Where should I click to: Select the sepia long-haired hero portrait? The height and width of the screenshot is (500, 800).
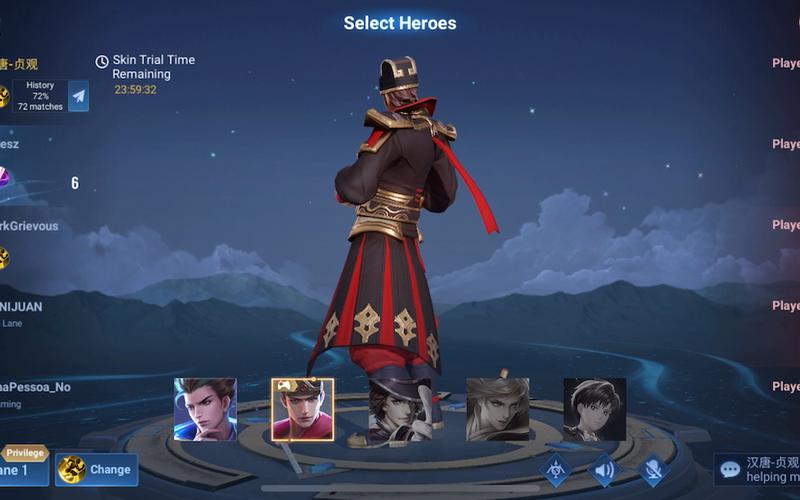pos(497,409)
